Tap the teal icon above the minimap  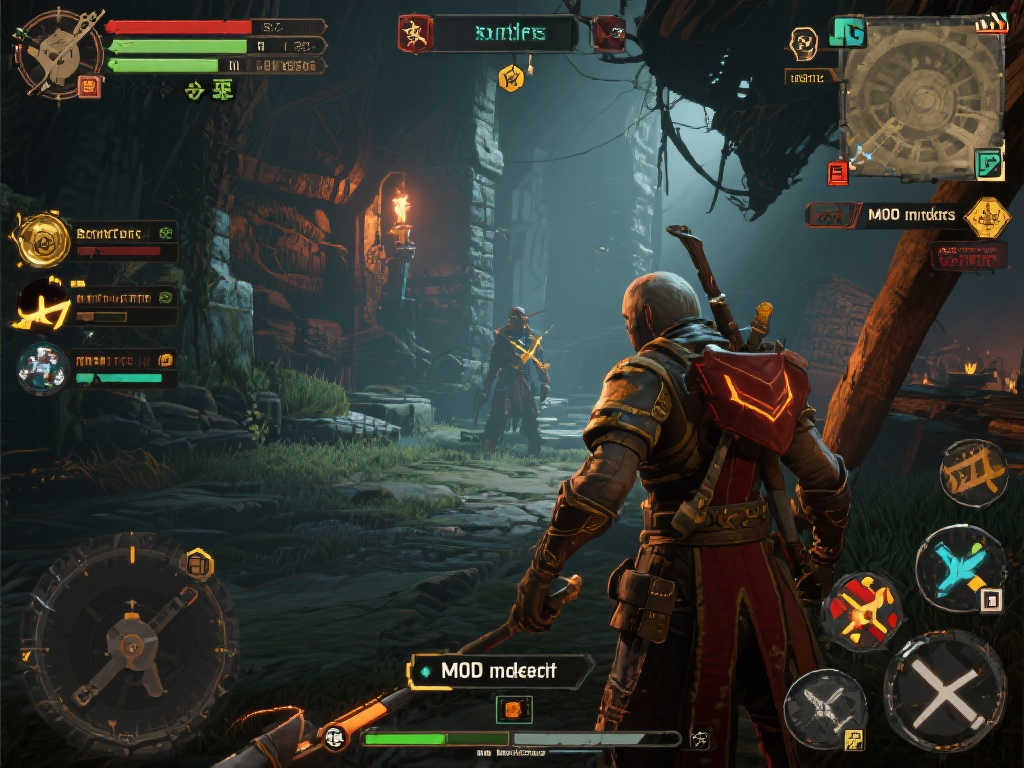(x=847, y=31)
